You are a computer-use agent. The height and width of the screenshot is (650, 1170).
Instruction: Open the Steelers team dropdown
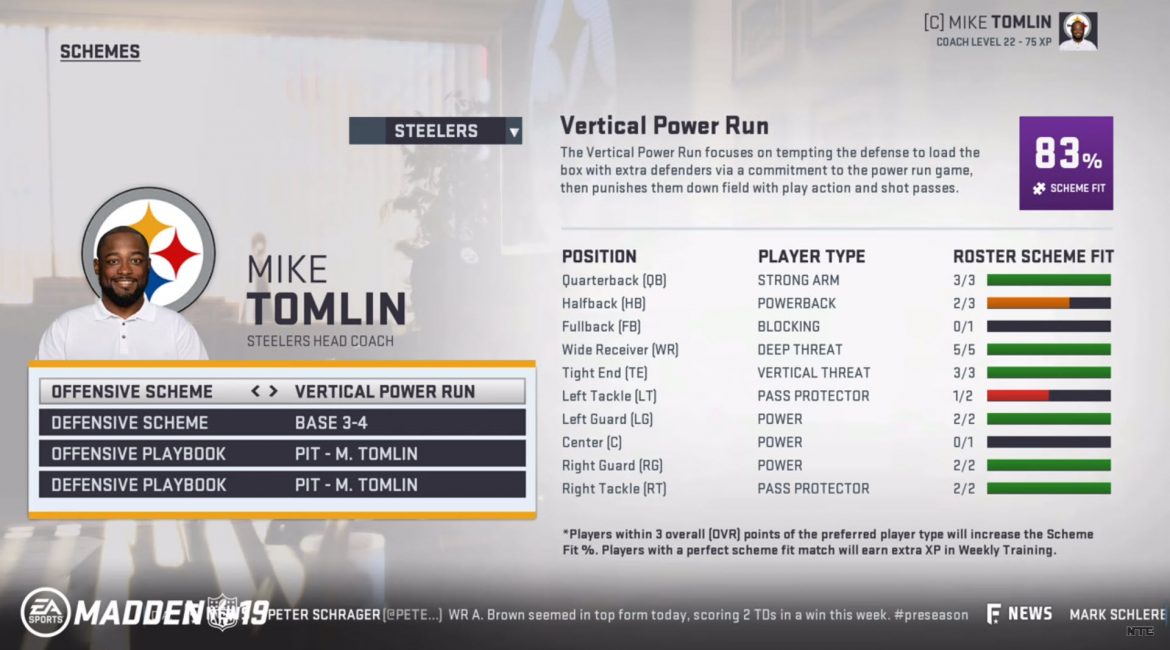435,131
